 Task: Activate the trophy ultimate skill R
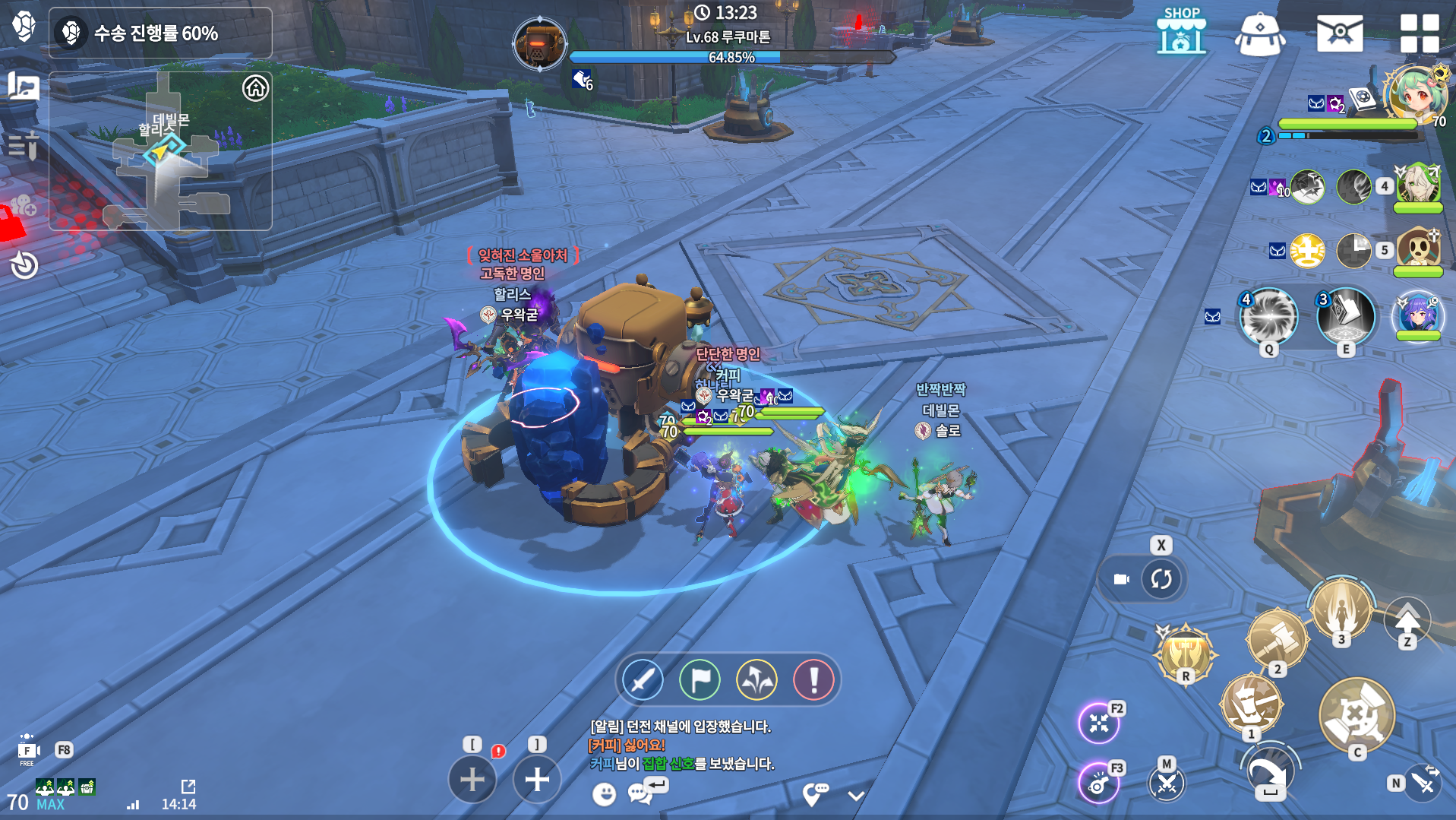coord(1185,652)
